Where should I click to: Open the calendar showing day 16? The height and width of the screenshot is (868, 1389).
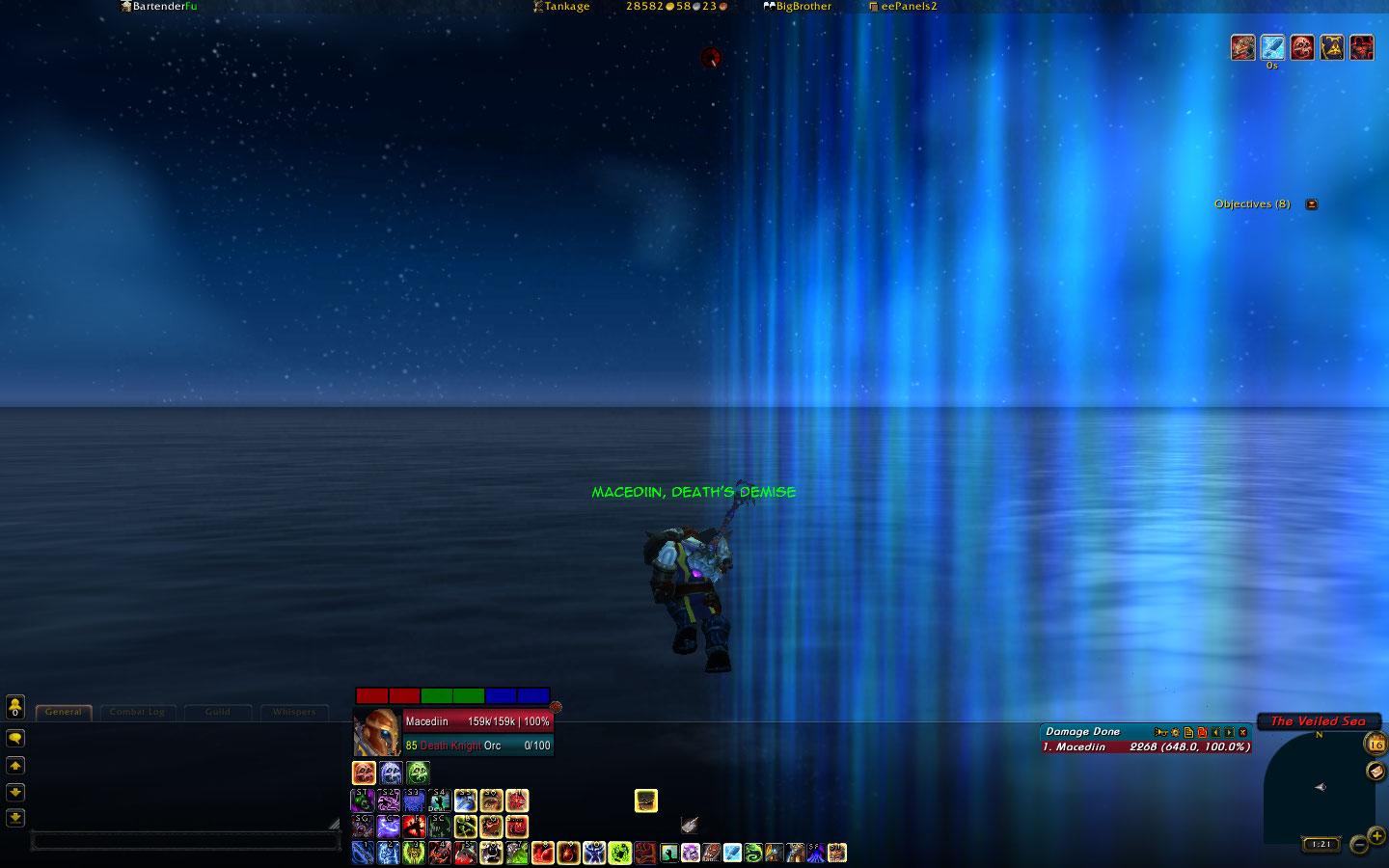coord(1375,744)
